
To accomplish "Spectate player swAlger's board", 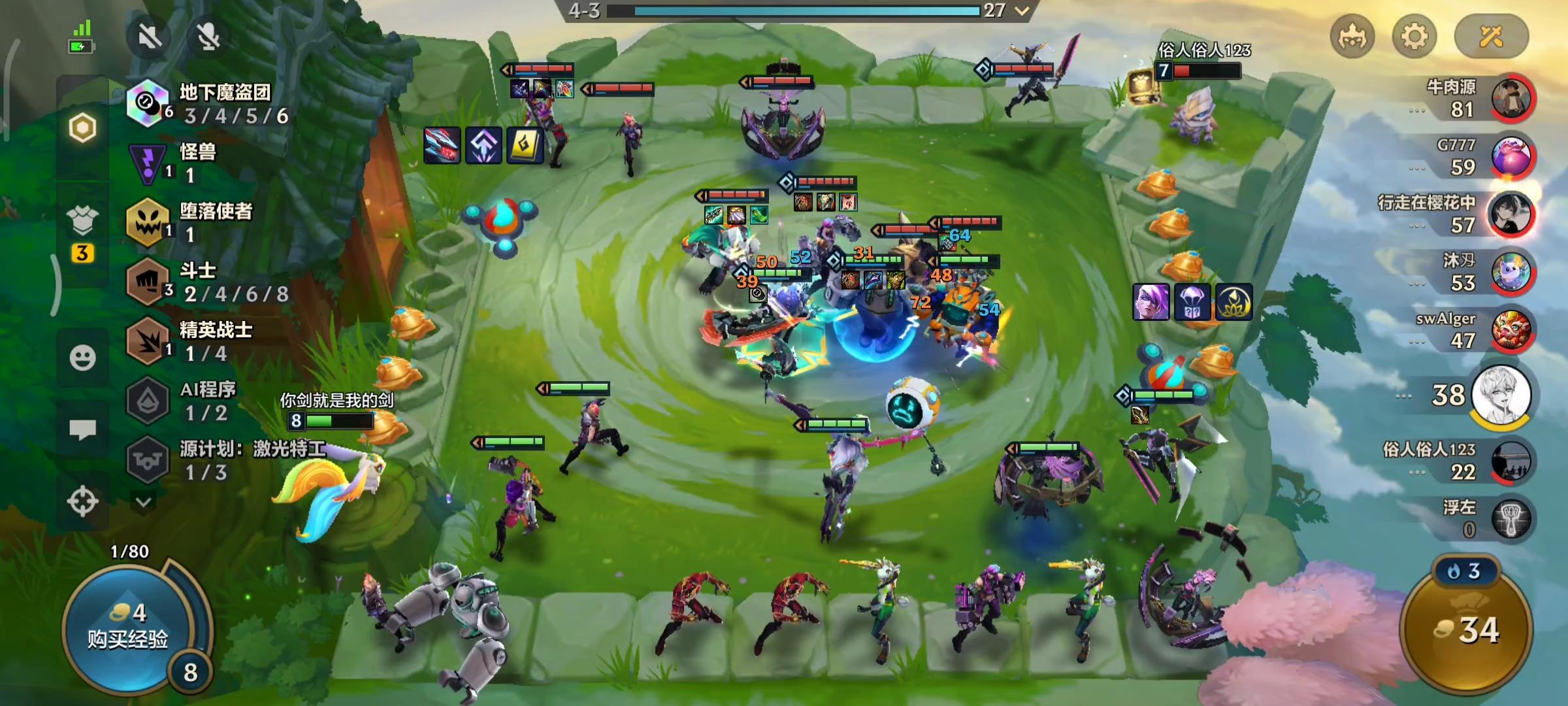I will [x=1511, y=330].
